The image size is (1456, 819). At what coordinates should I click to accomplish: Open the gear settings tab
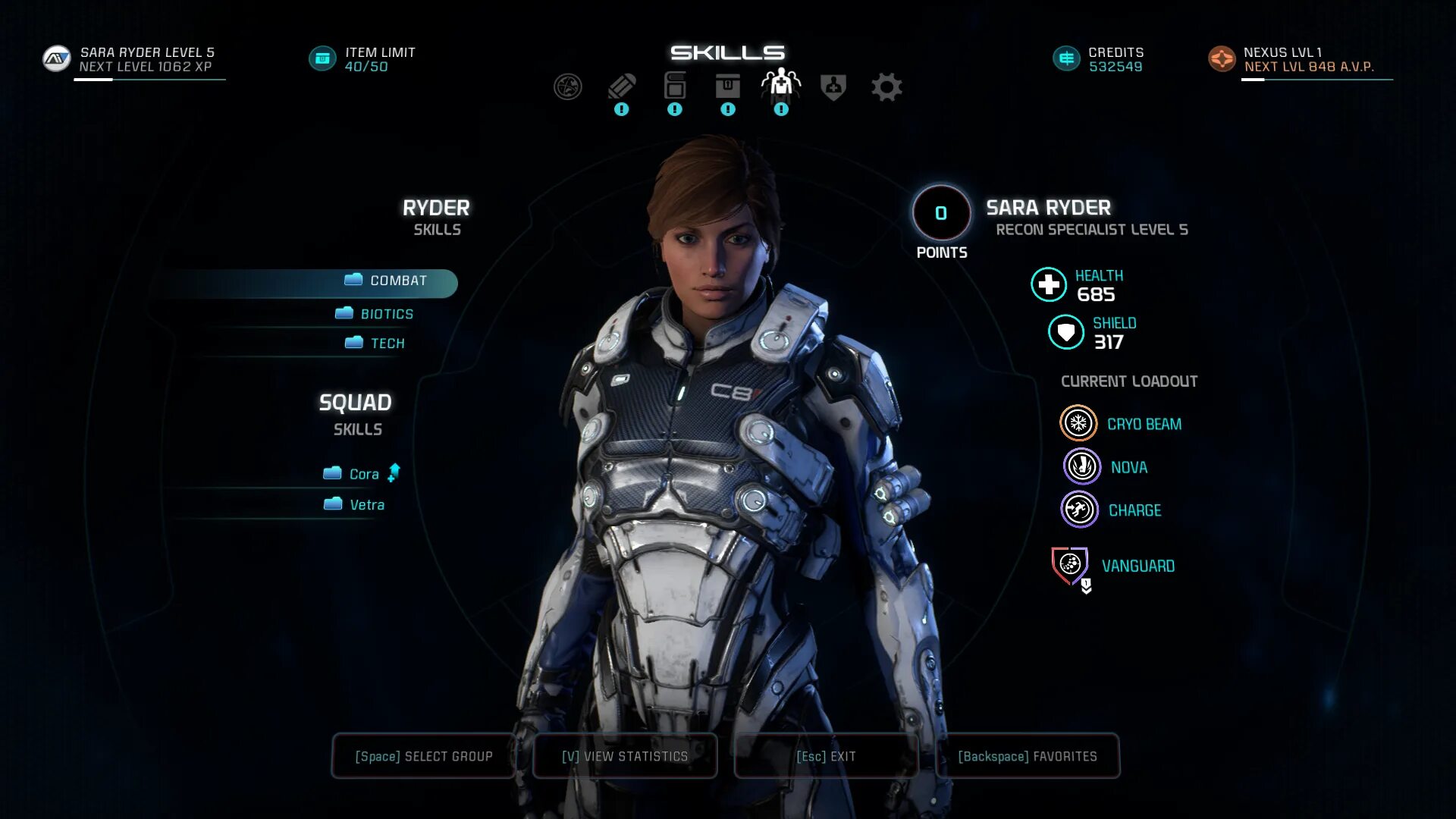coord(886,87)
